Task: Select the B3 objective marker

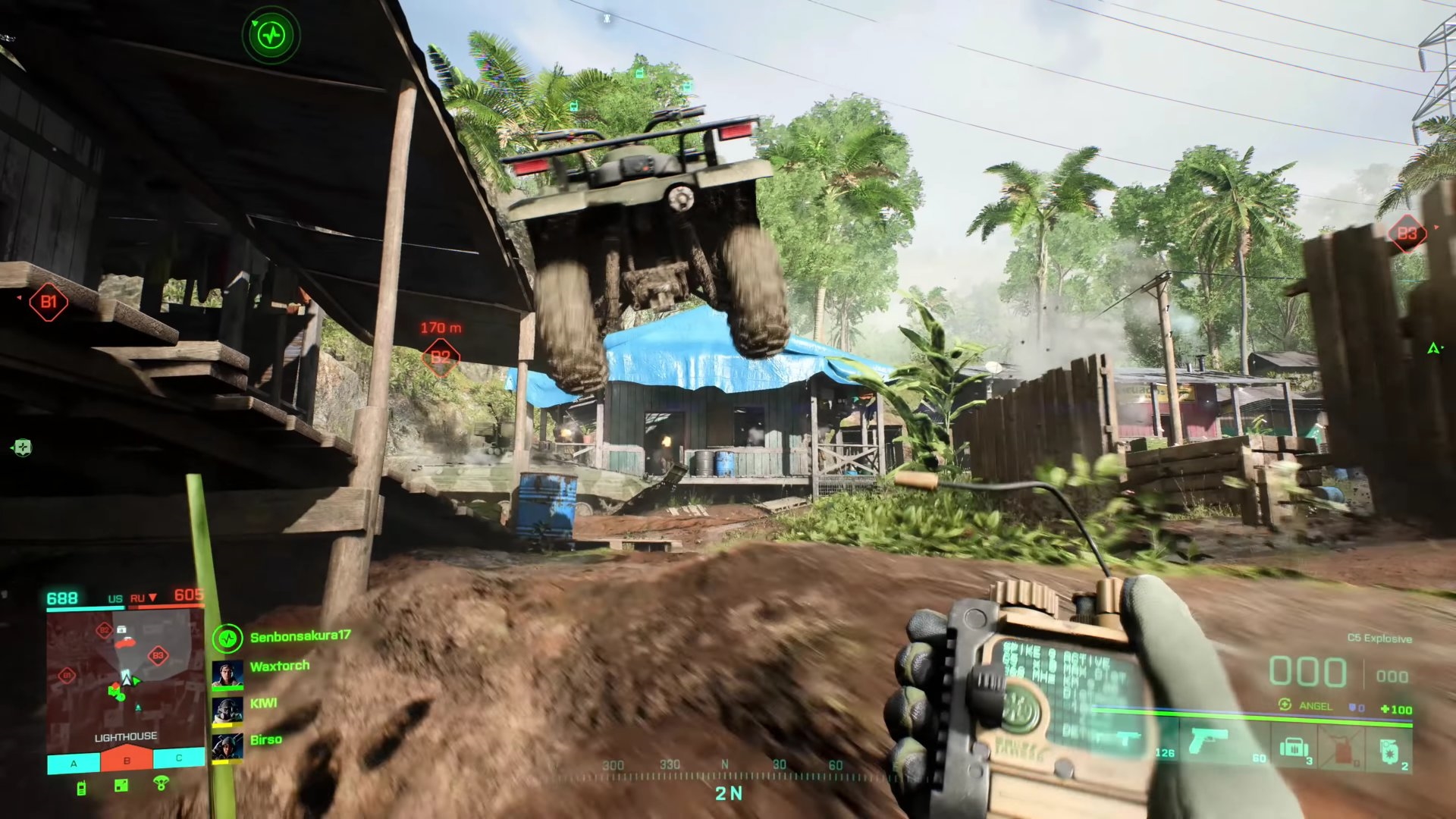Action: pos(1407,234)
